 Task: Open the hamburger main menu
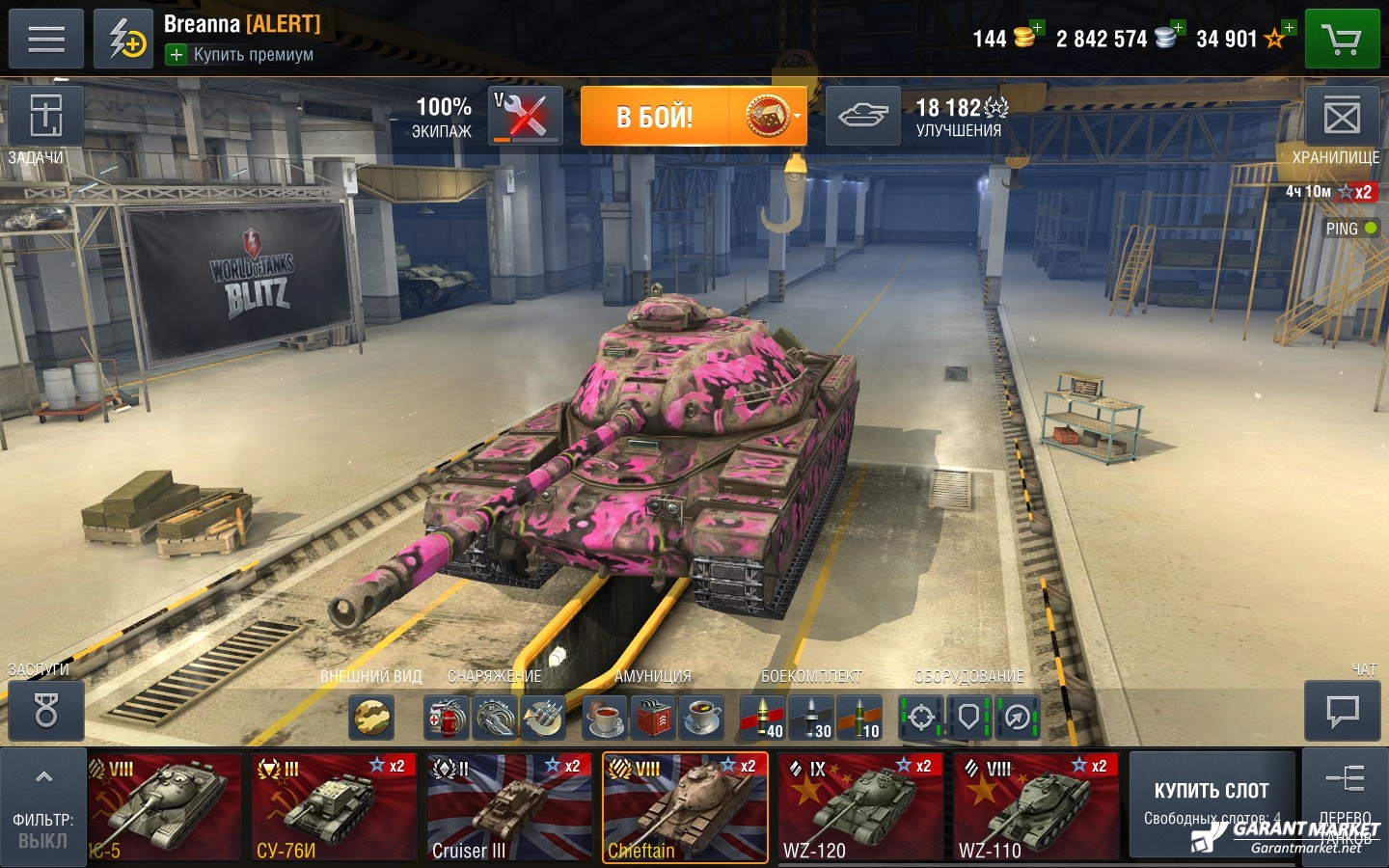(45, 39)
